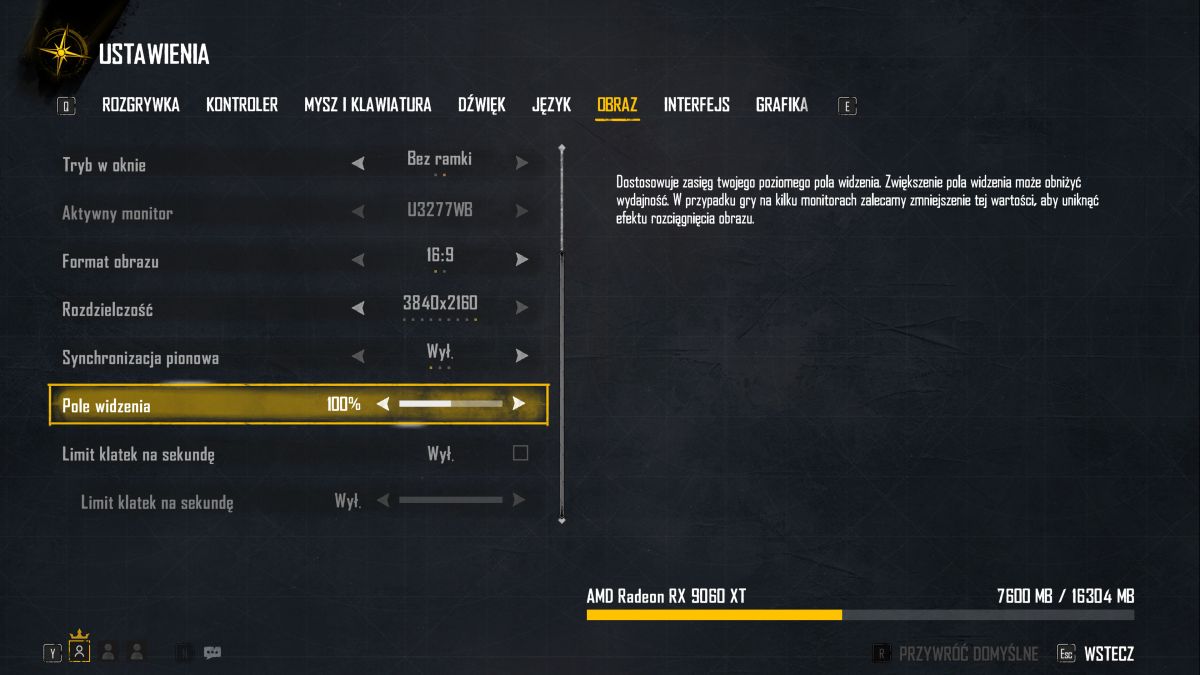1200x675 pixels.
Task: Decrease Pole widzenia with the left arrow
Action: 382,404
